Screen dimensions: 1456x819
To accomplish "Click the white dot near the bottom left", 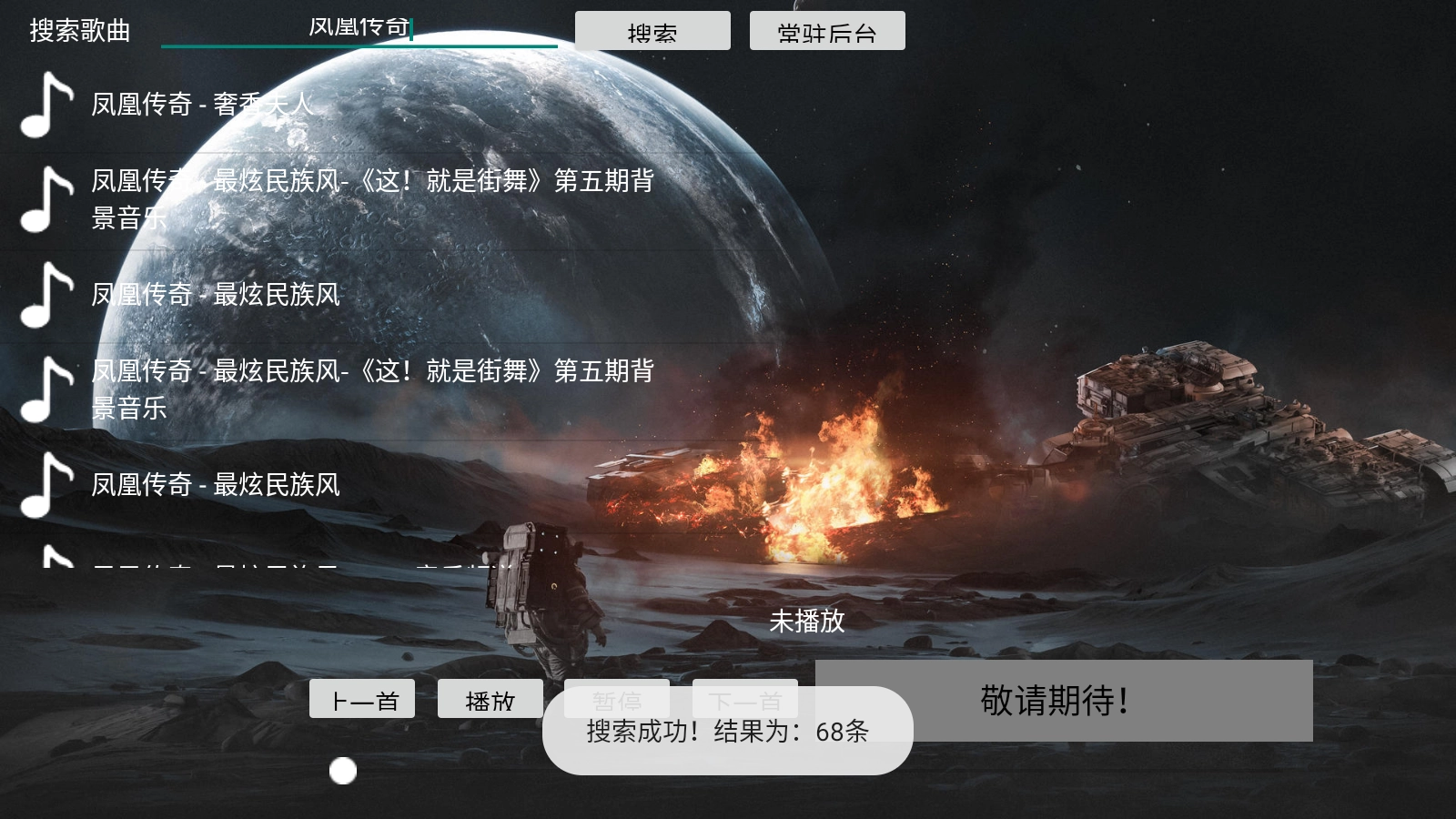I will click(x=343, y=772).
